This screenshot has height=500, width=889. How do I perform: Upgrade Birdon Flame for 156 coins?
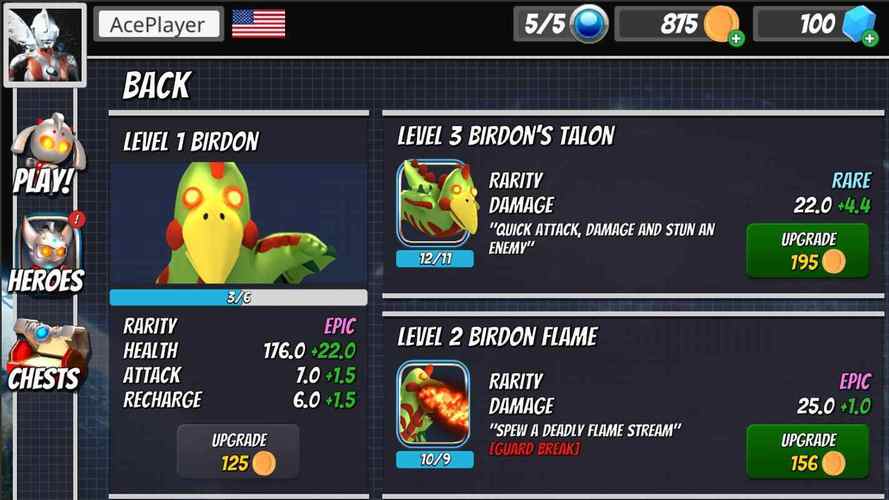[807, 451]
